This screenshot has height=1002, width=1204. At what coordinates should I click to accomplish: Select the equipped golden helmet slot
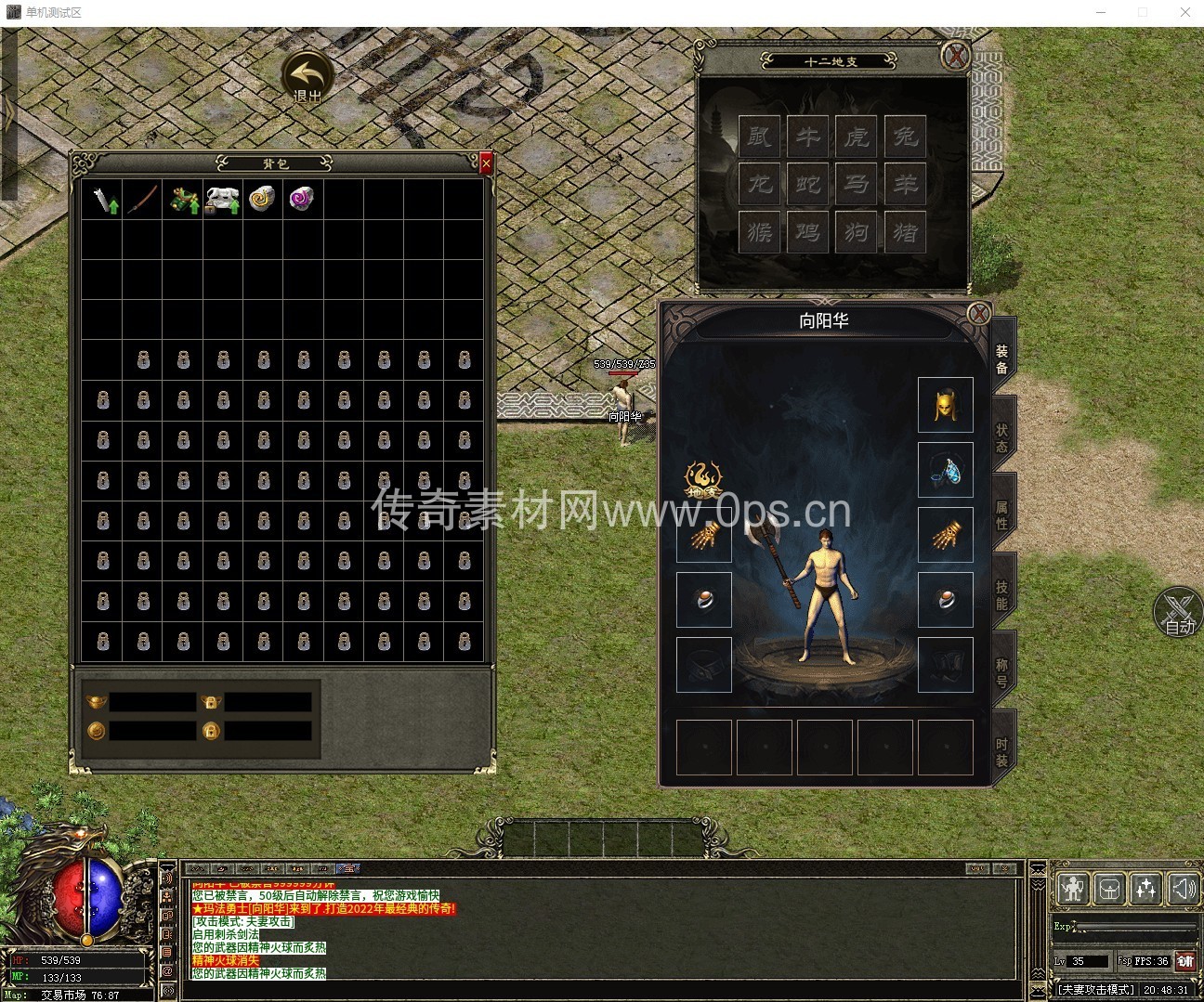(945, 405)
